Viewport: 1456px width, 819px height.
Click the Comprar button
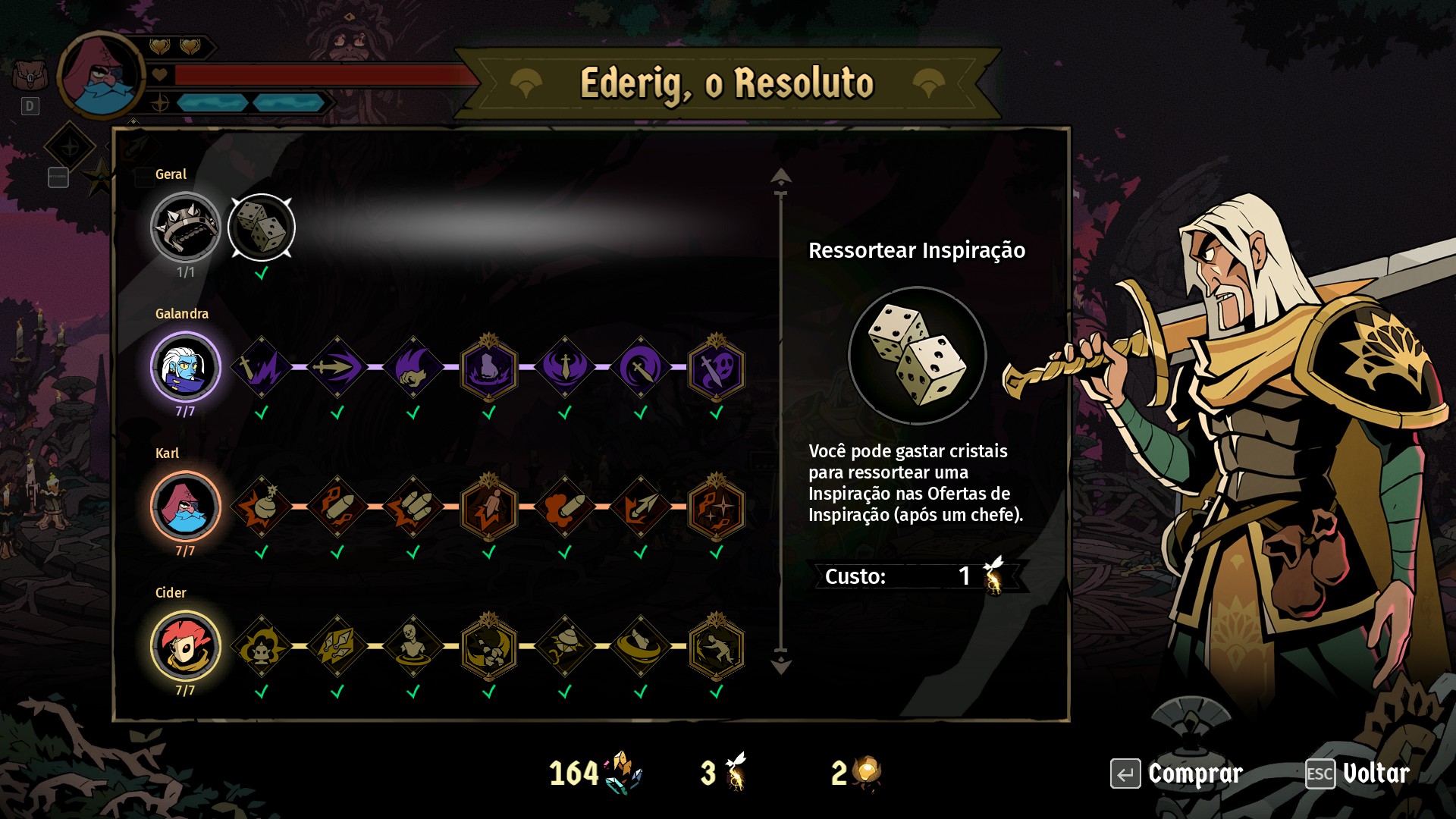[1177, 773]
